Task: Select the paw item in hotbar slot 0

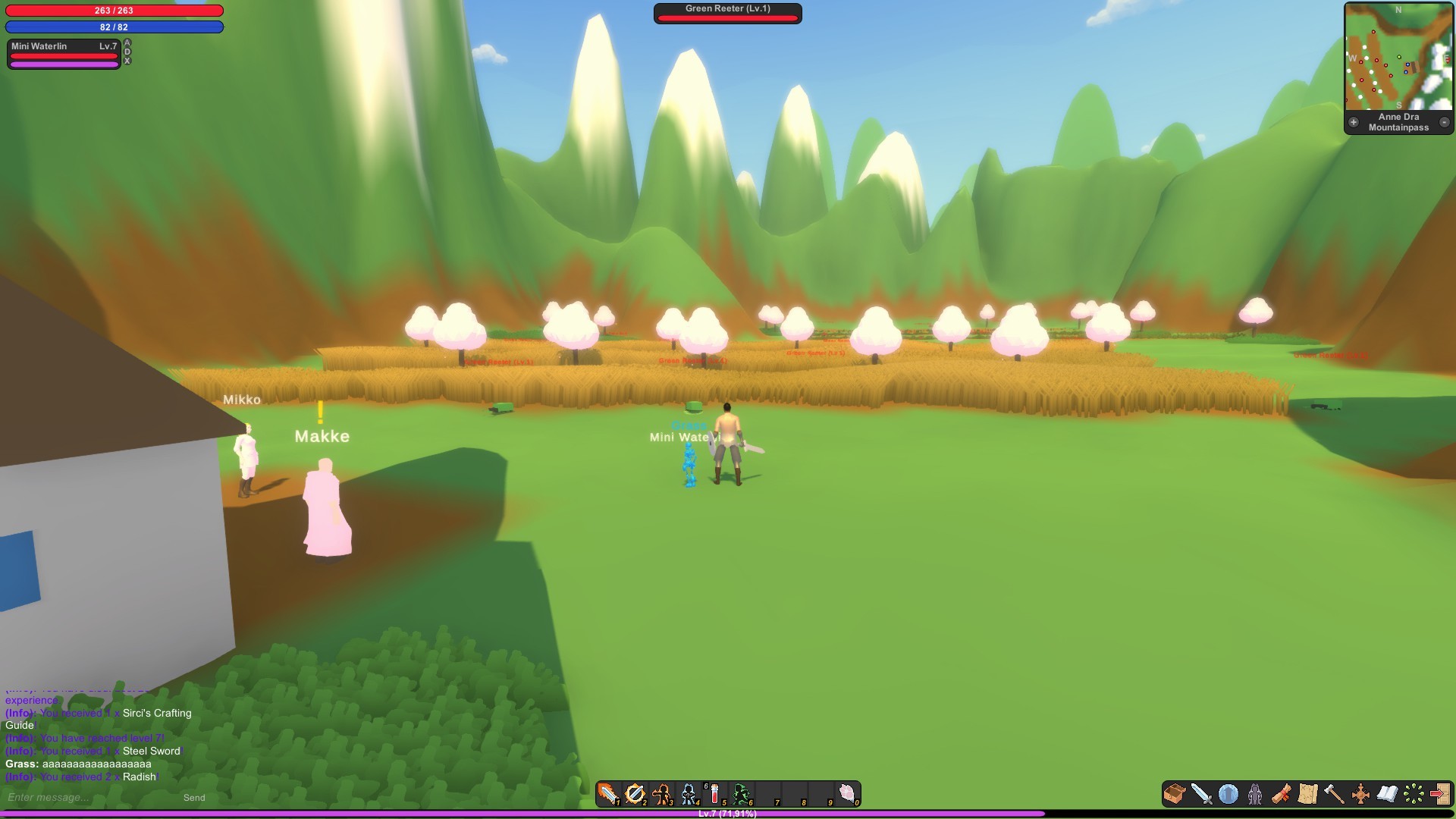Action: tap(847, 793)
